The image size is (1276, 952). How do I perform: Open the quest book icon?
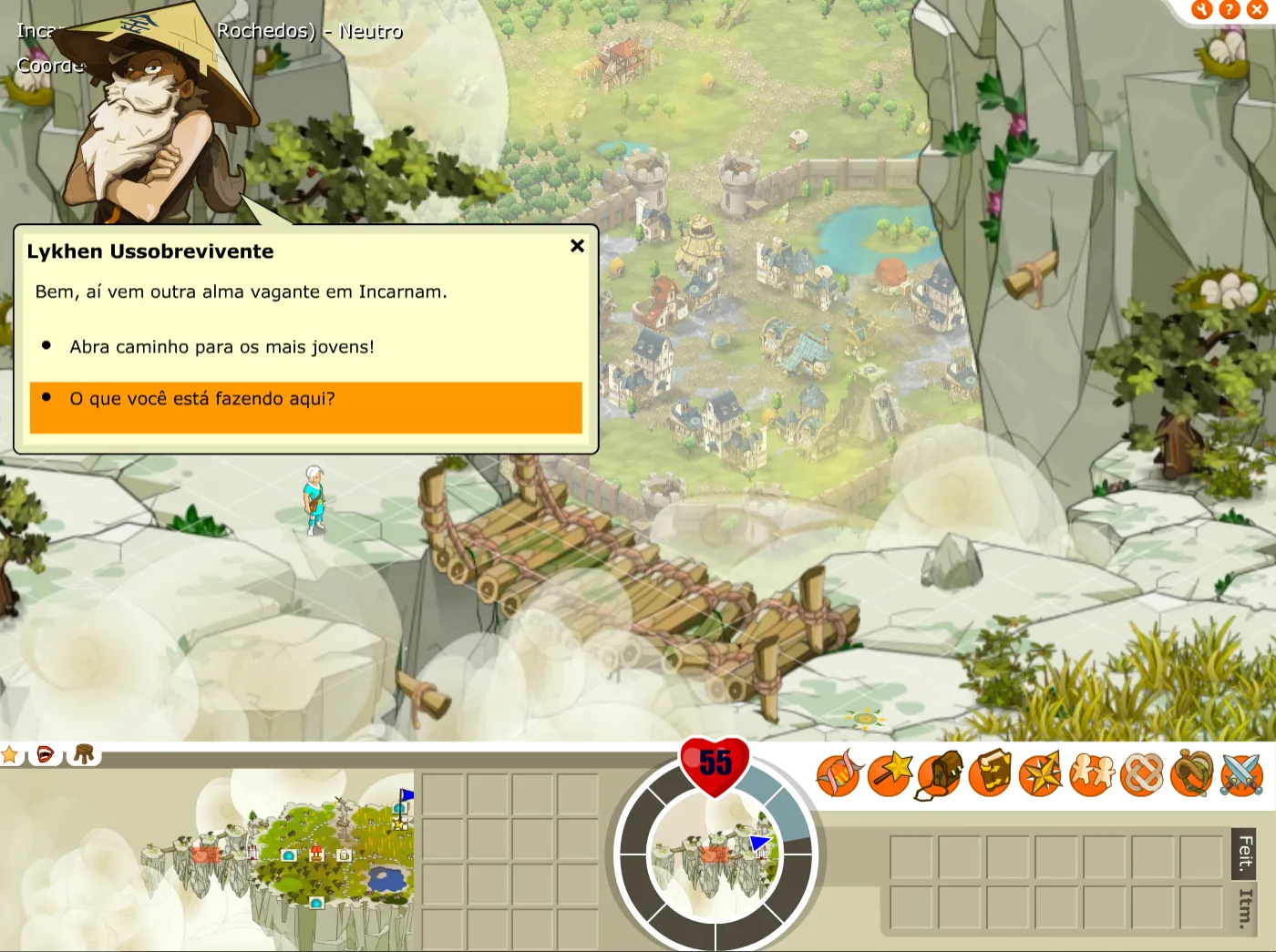(990, 774)
